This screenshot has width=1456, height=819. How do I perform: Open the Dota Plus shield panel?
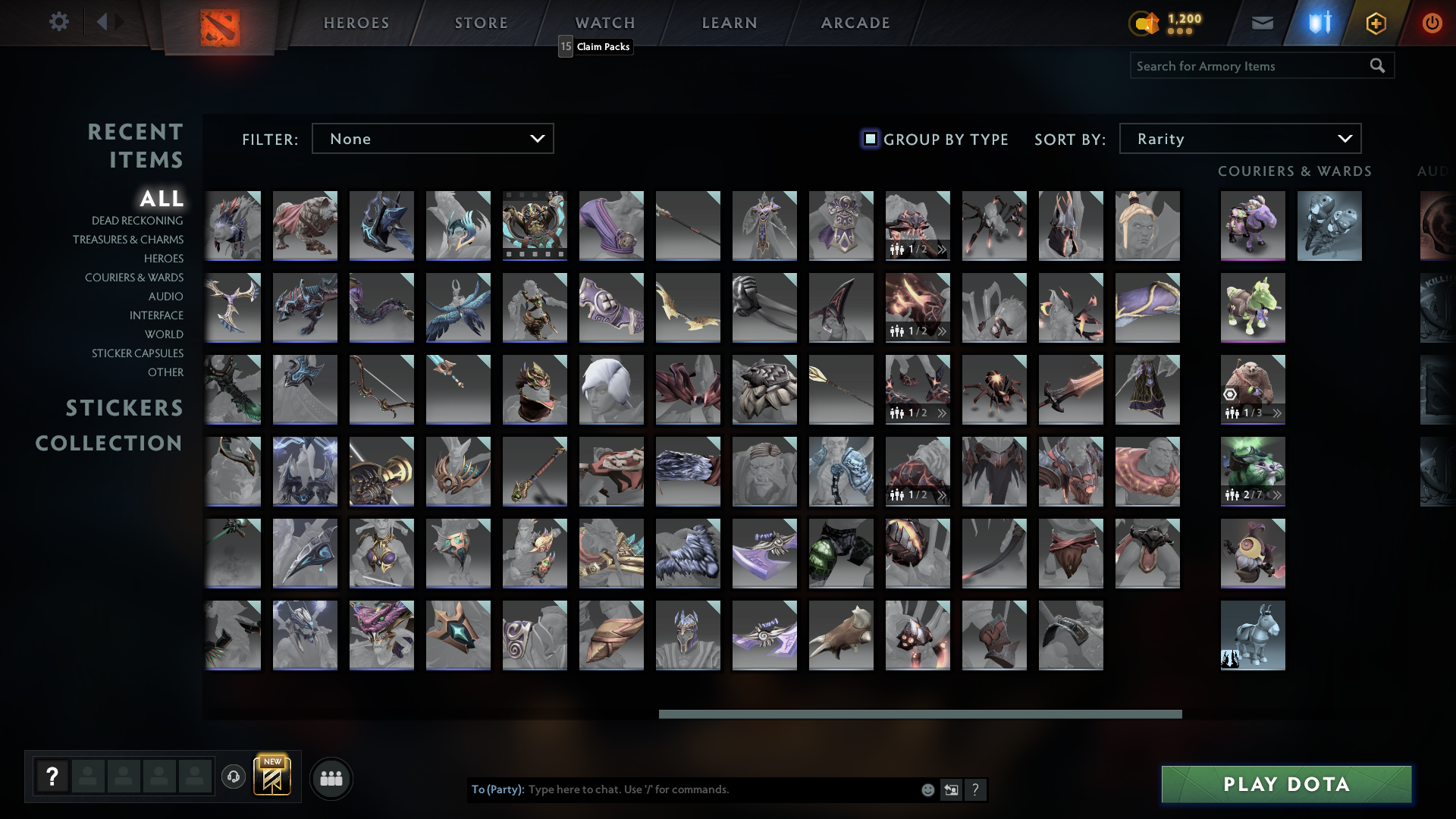(x=1319, y=22)
